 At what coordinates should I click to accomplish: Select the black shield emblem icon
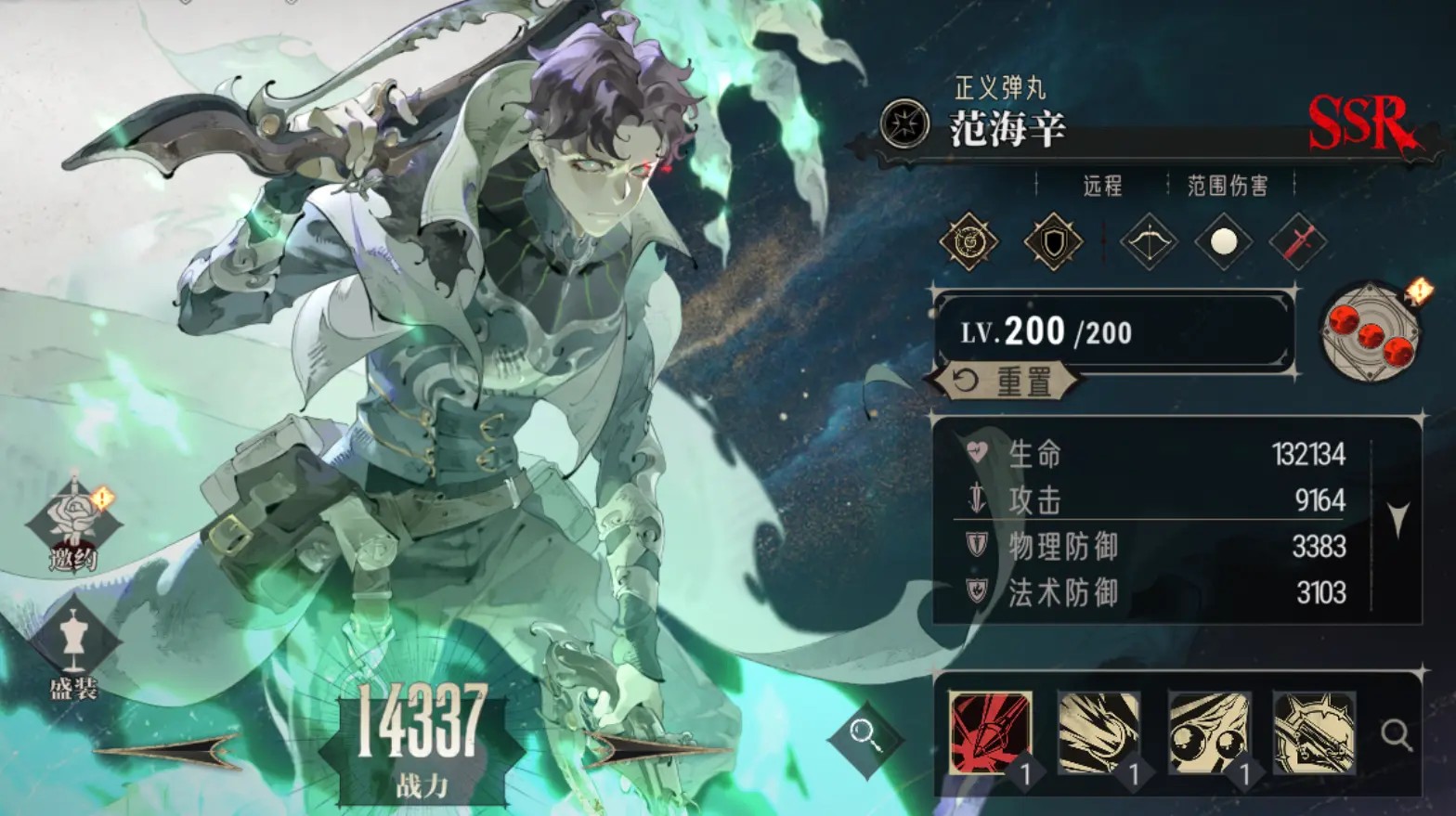(x=1054, y=240)
